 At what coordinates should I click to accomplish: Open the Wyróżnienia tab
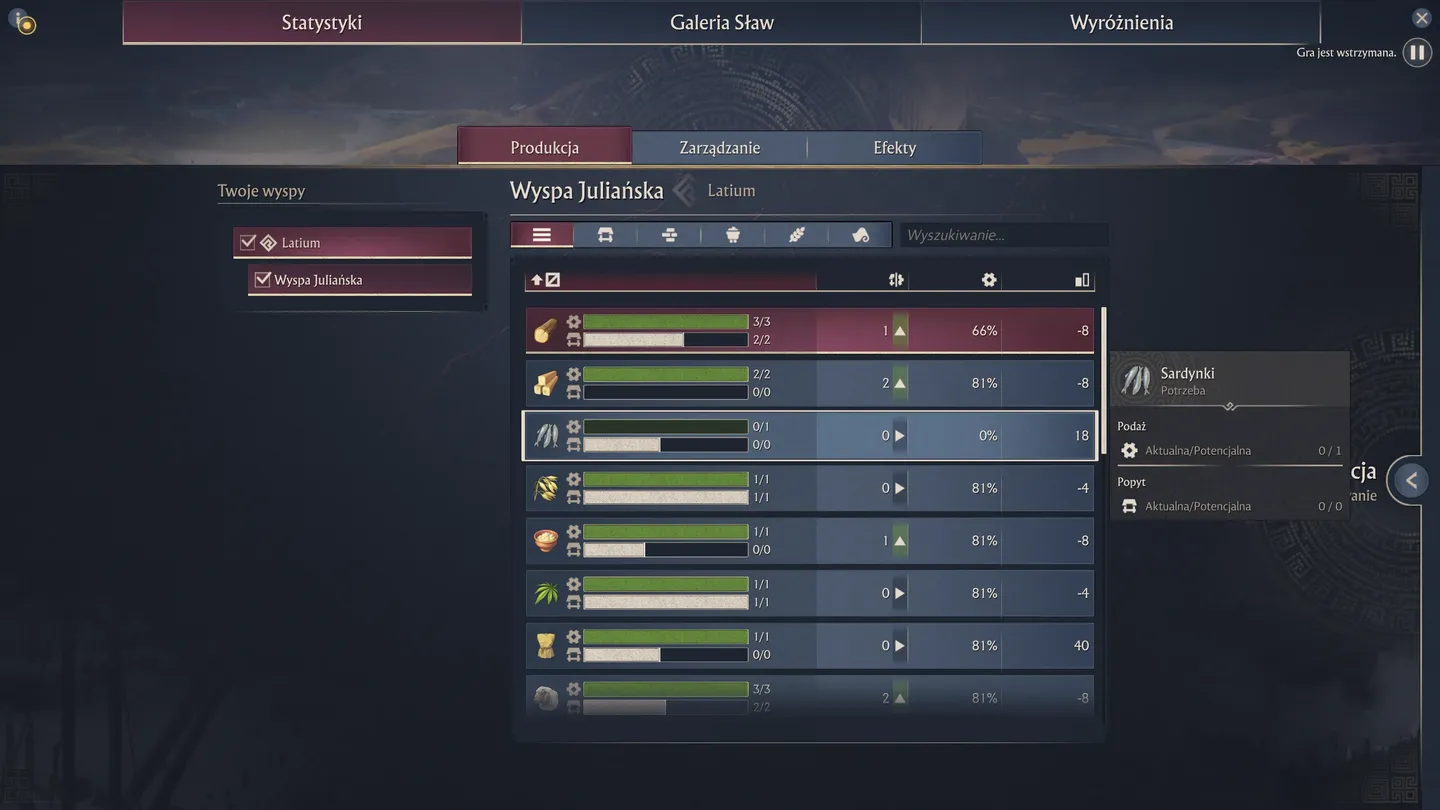coord(1120,22)
